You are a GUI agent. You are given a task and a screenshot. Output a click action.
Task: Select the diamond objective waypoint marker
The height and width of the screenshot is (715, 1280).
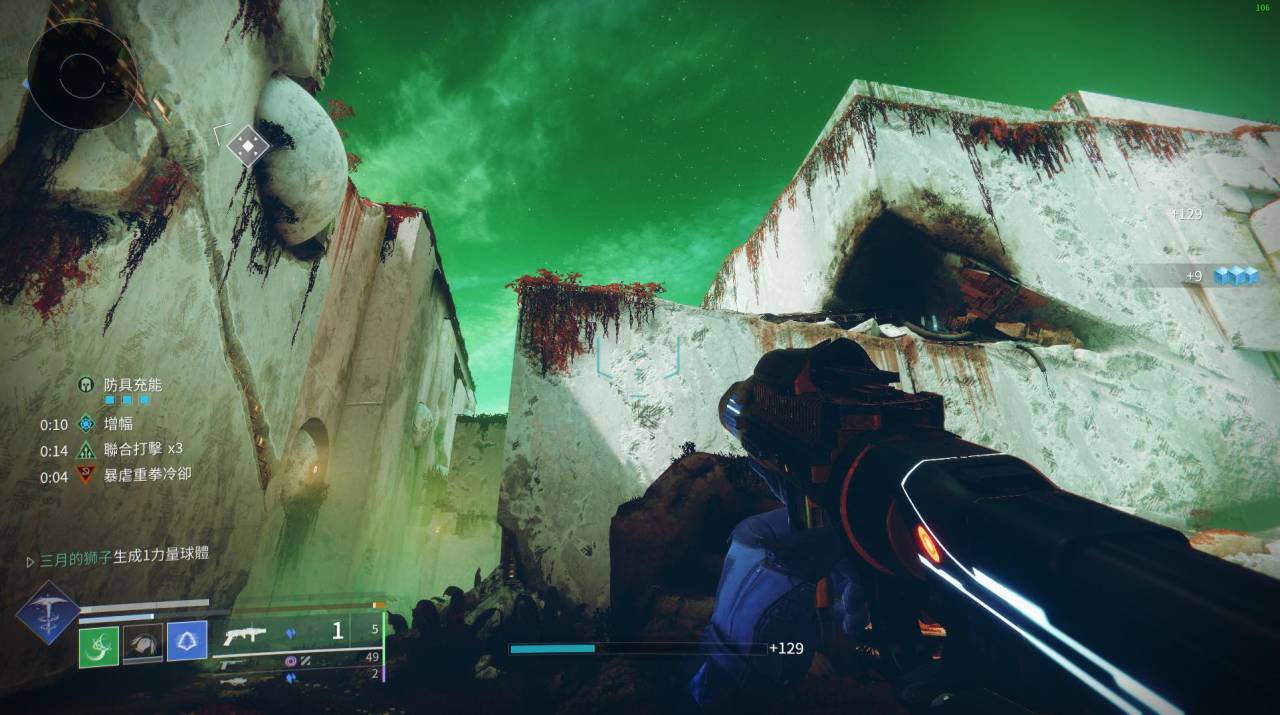pos(248,146)
